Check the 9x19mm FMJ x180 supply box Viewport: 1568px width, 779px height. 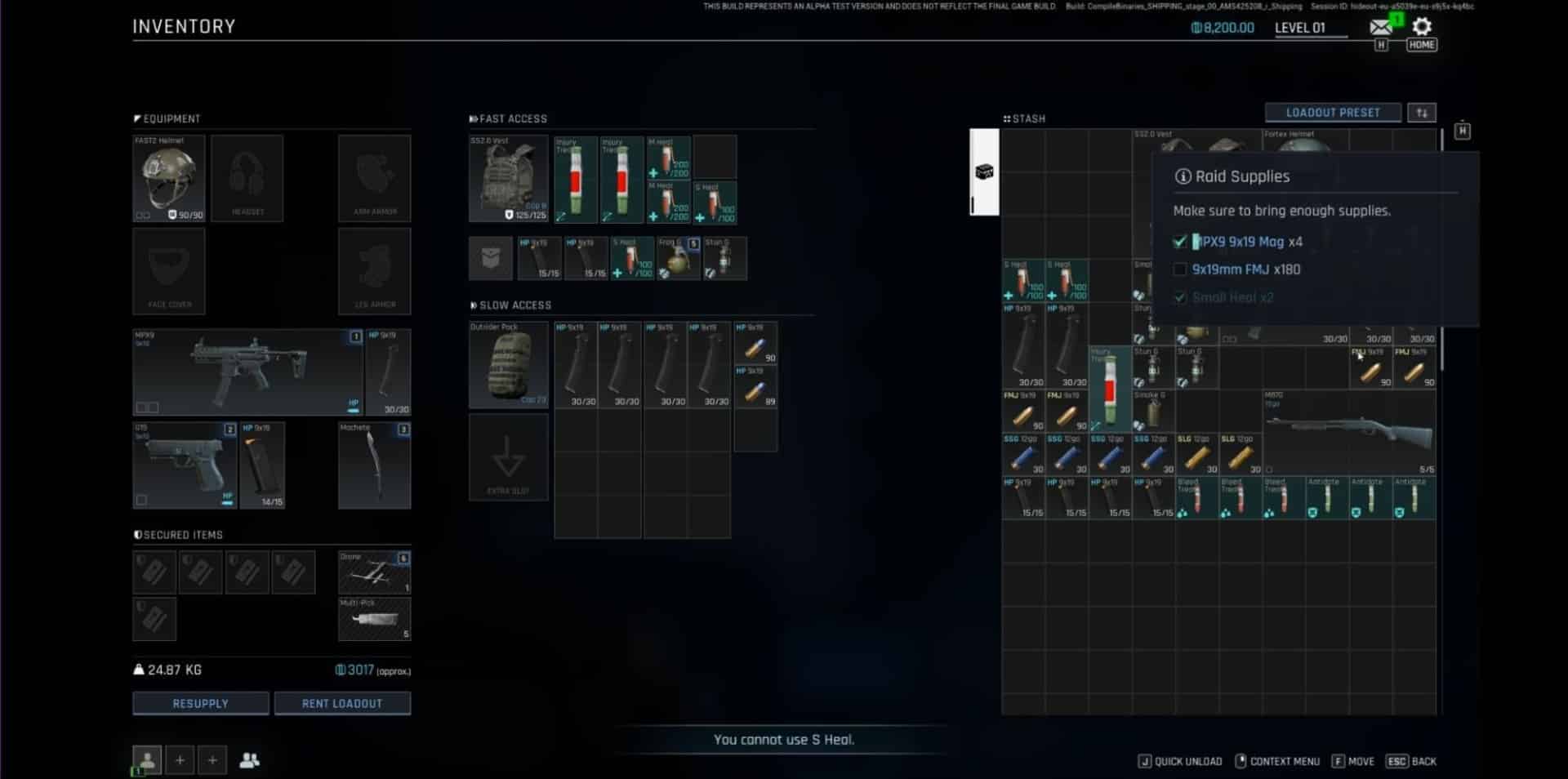1181,269
